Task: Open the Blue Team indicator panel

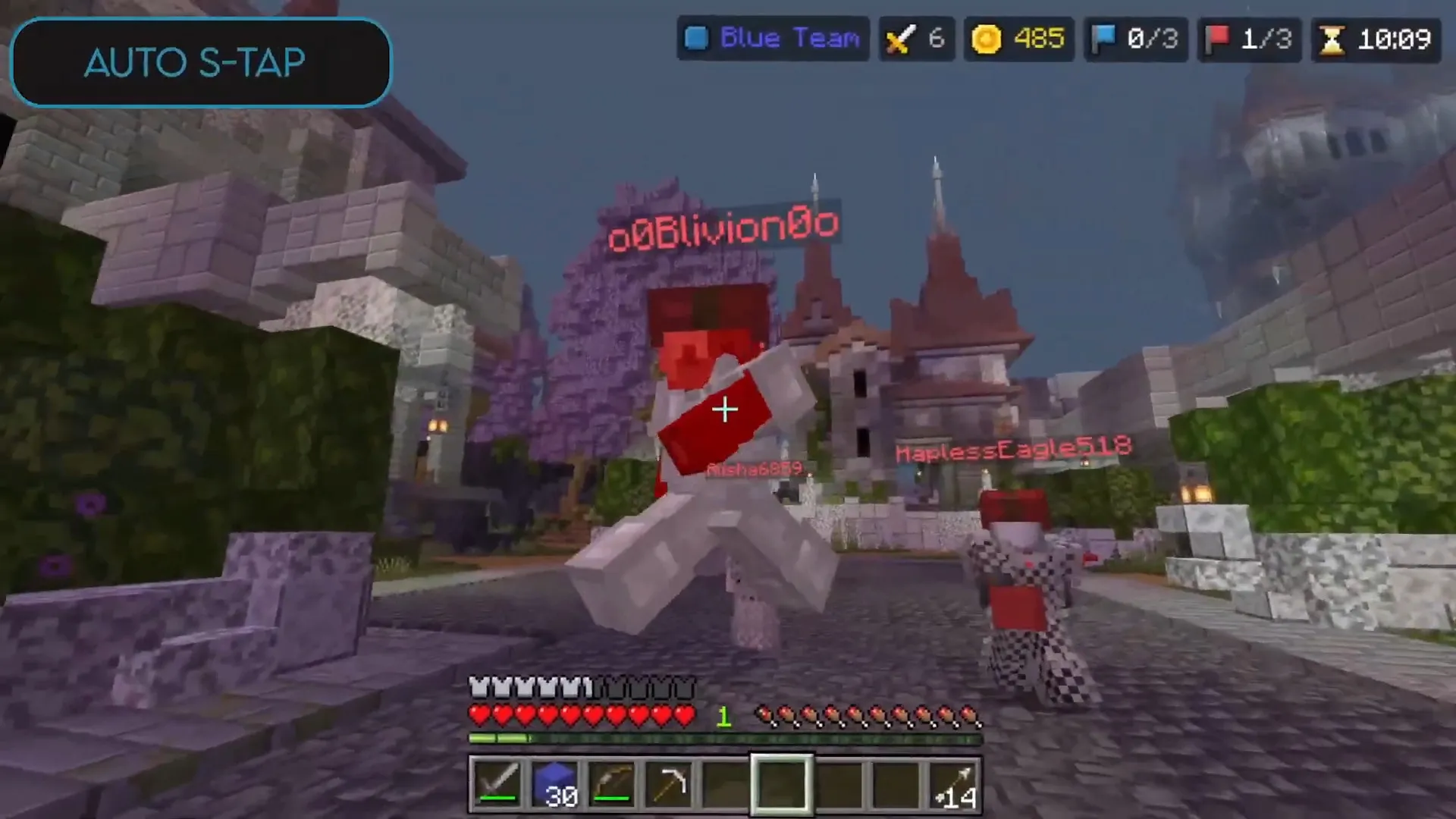Action: coord(772,39)
